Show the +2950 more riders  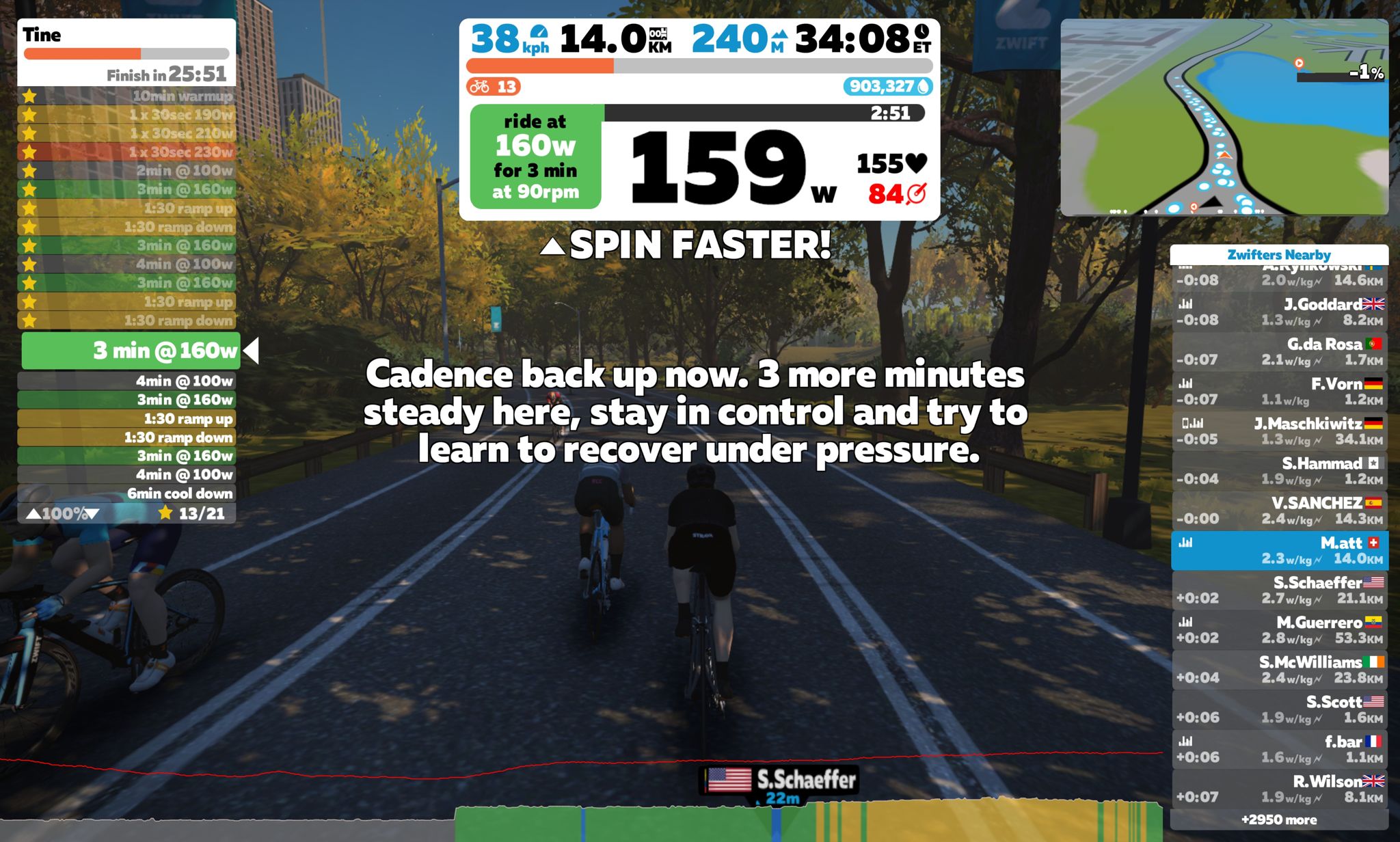click(x=1279, y=819)
